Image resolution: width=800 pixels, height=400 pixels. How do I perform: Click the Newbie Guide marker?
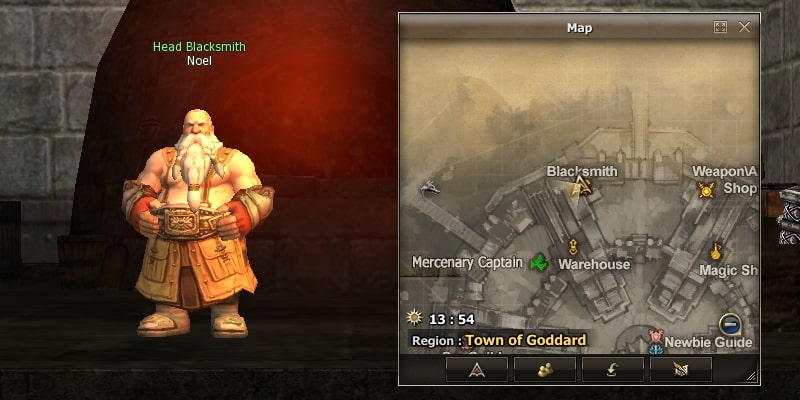tap(656, 338)
